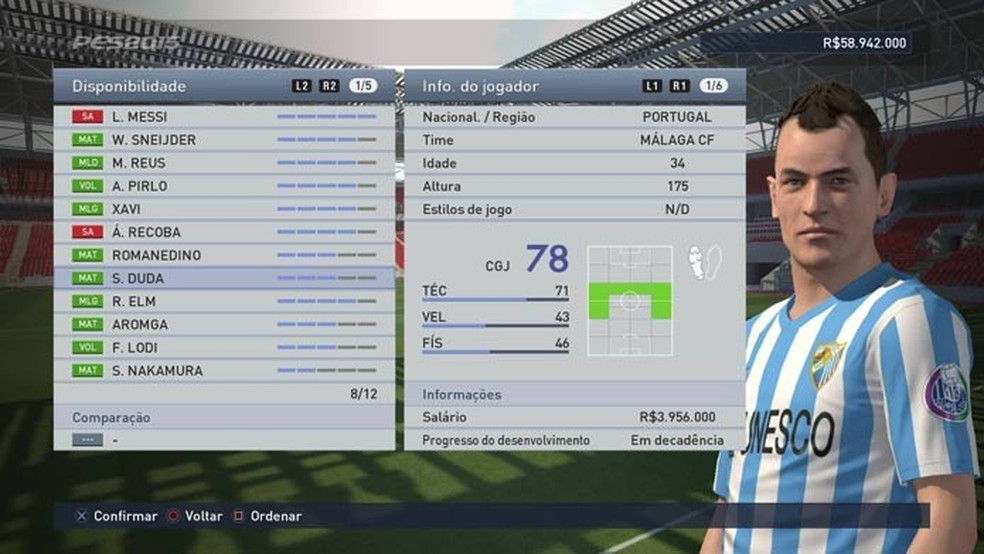The image size is (984, 554).
Task: Select the Estilos de jogo row
Action: coord(574,209)
